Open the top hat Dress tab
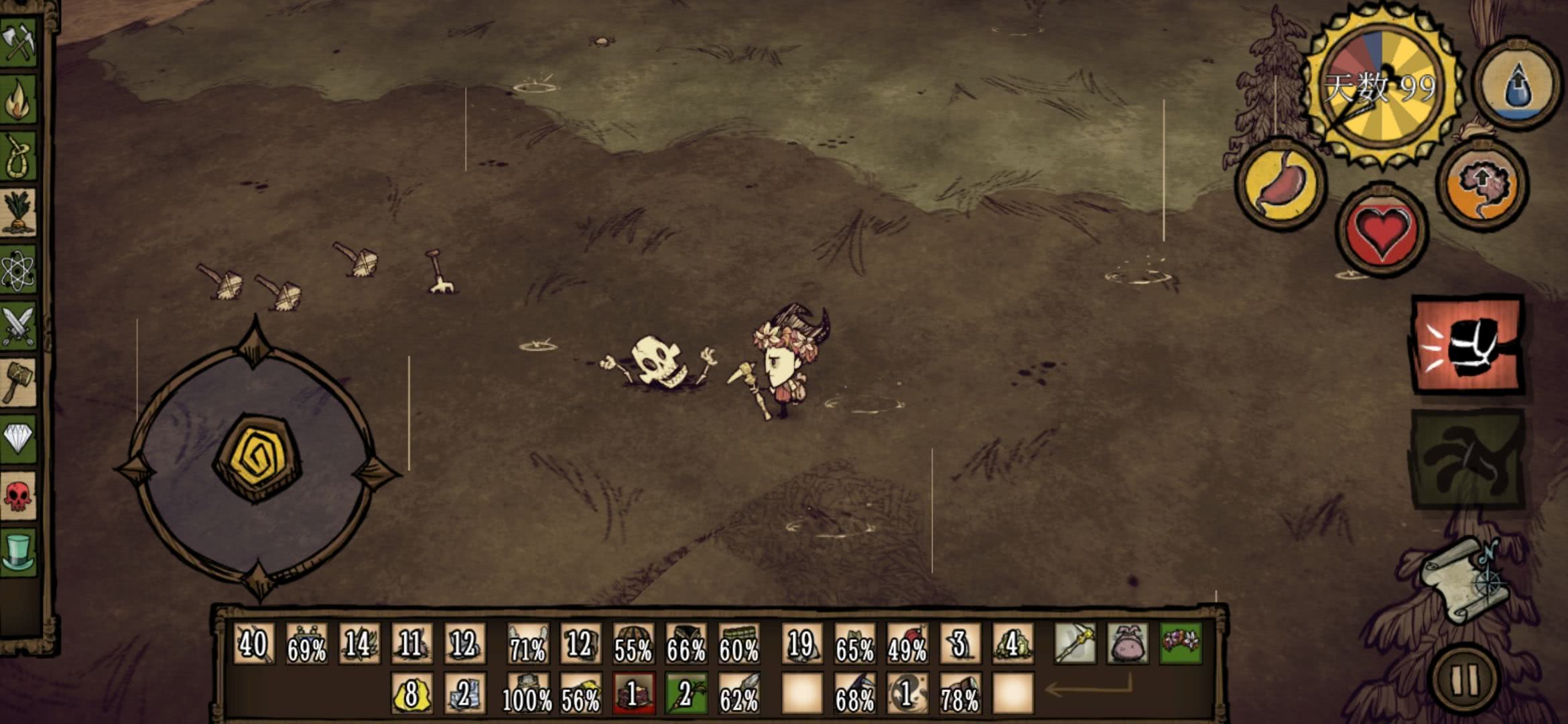Screen dimensions: 1568x724 coord(18,552)
